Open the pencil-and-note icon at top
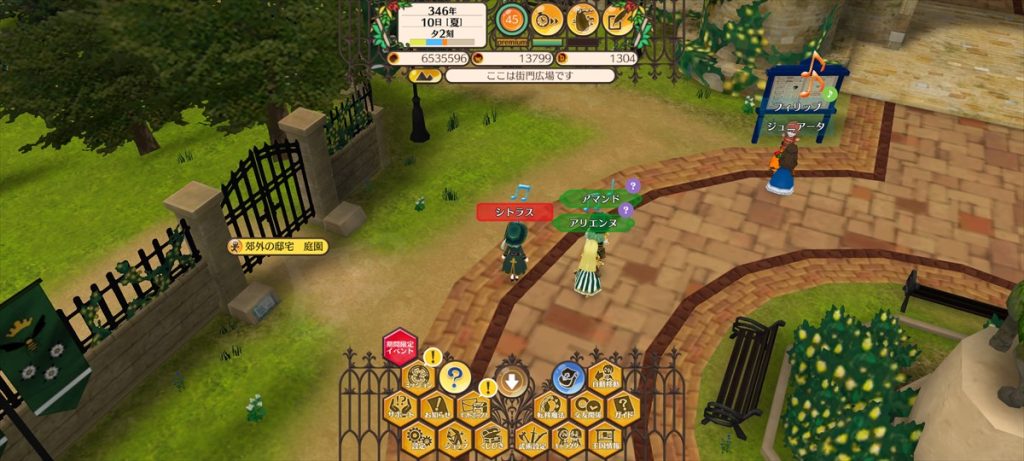The height and width of the screenshot is (461, 1024). 618,18
